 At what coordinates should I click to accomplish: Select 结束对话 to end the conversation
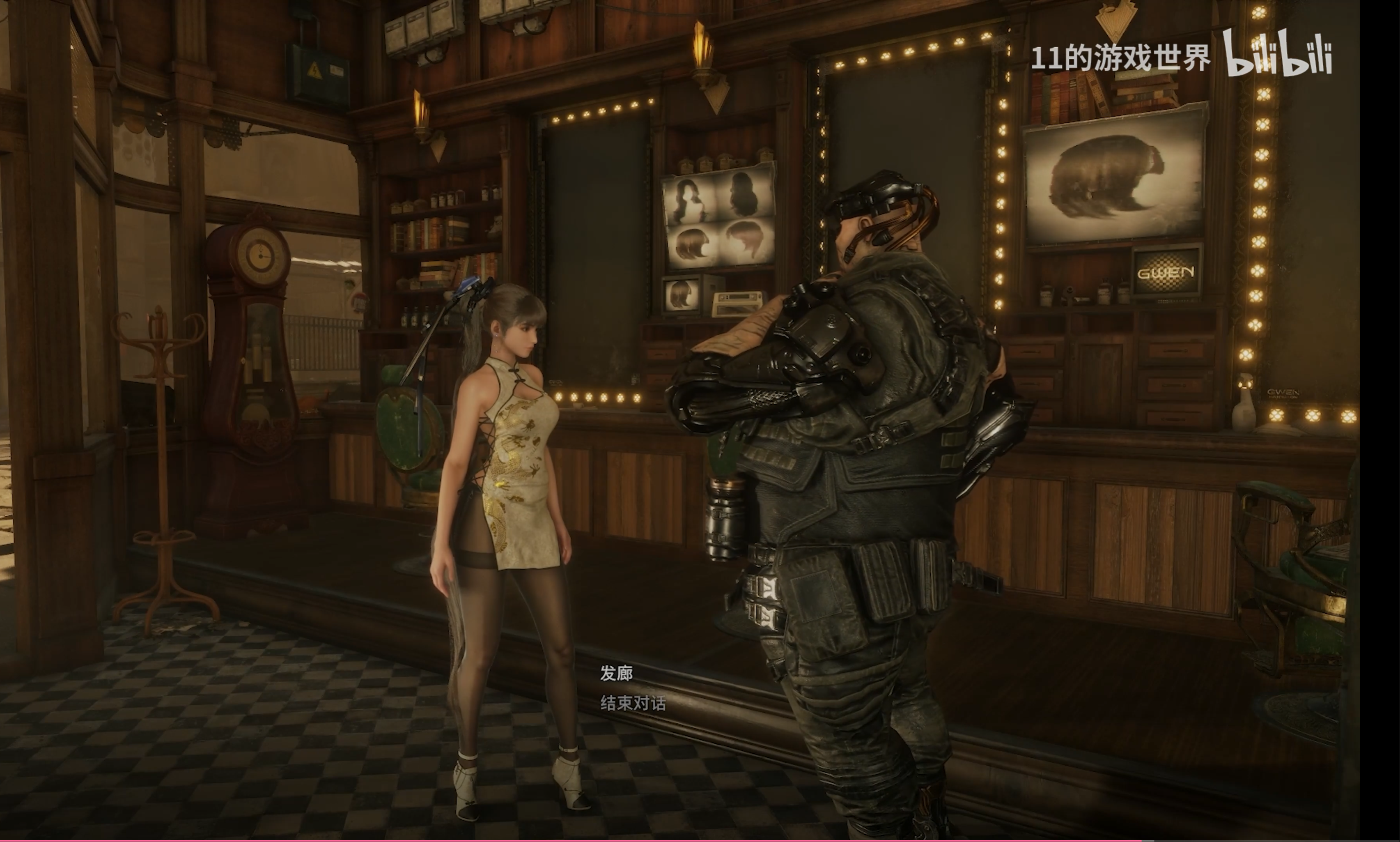click(x=632, y=704)
